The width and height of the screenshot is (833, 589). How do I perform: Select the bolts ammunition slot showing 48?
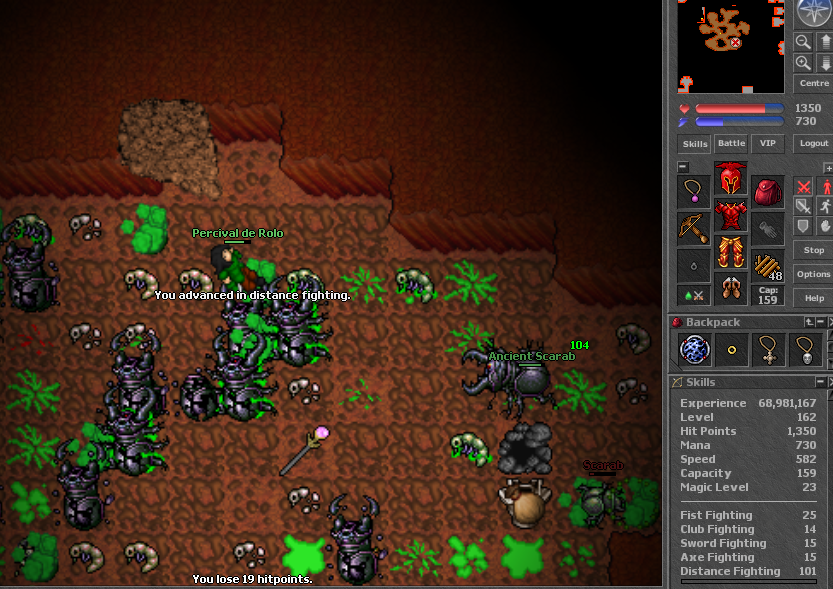click(768, 267)
